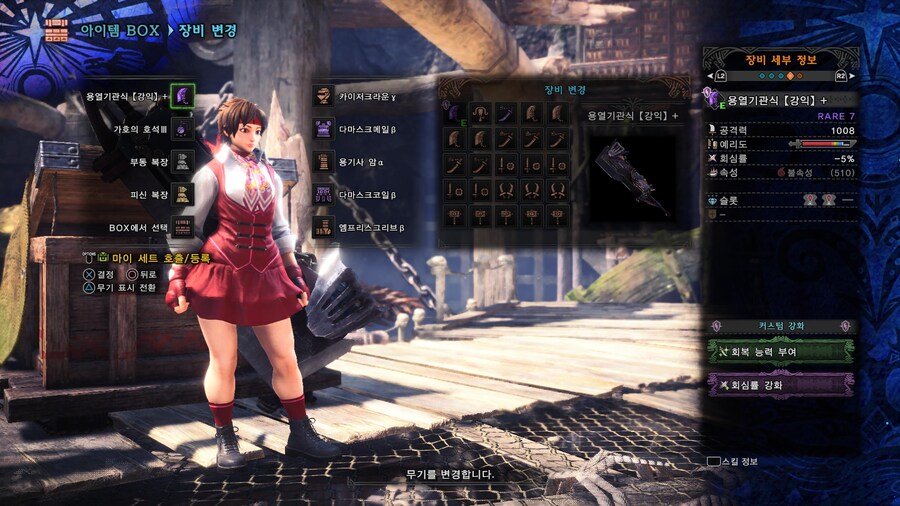Click the 회복 능력 부여 augmentation

781,352
